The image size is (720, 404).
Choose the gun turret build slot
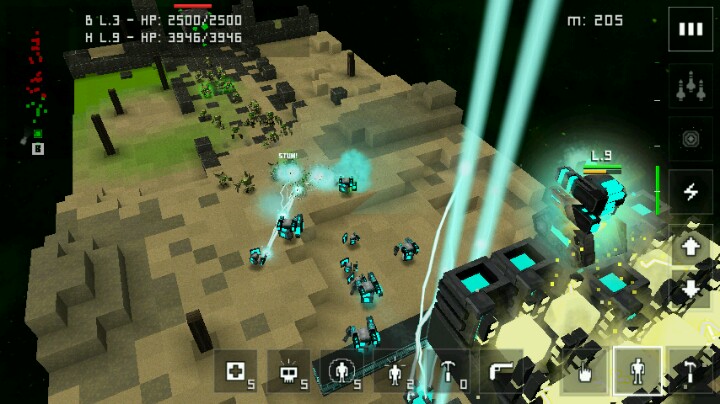(x=500, y=370)
